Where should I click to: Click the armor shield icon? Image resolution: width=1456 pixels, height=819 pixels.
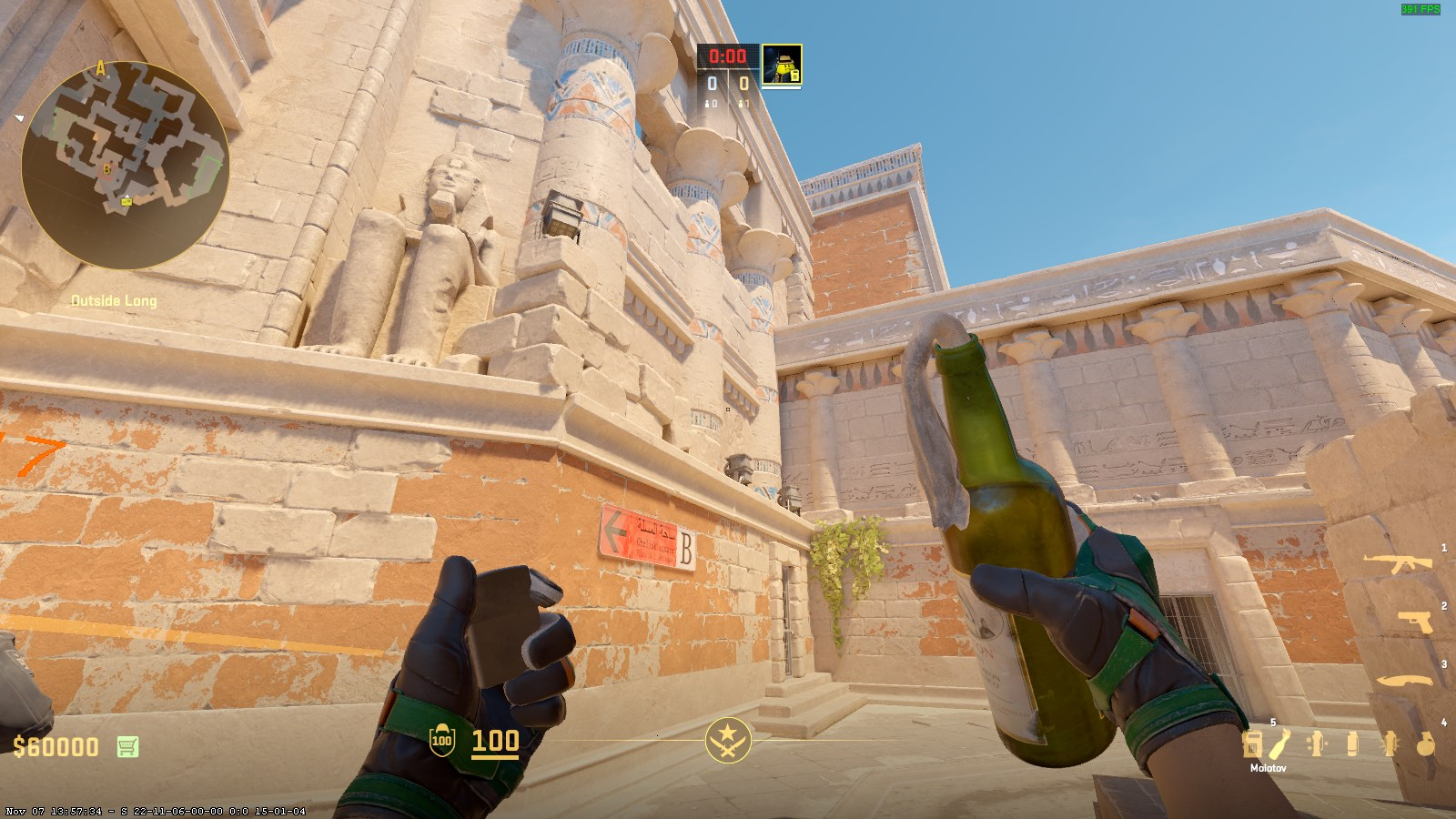[x=441, y=741]
